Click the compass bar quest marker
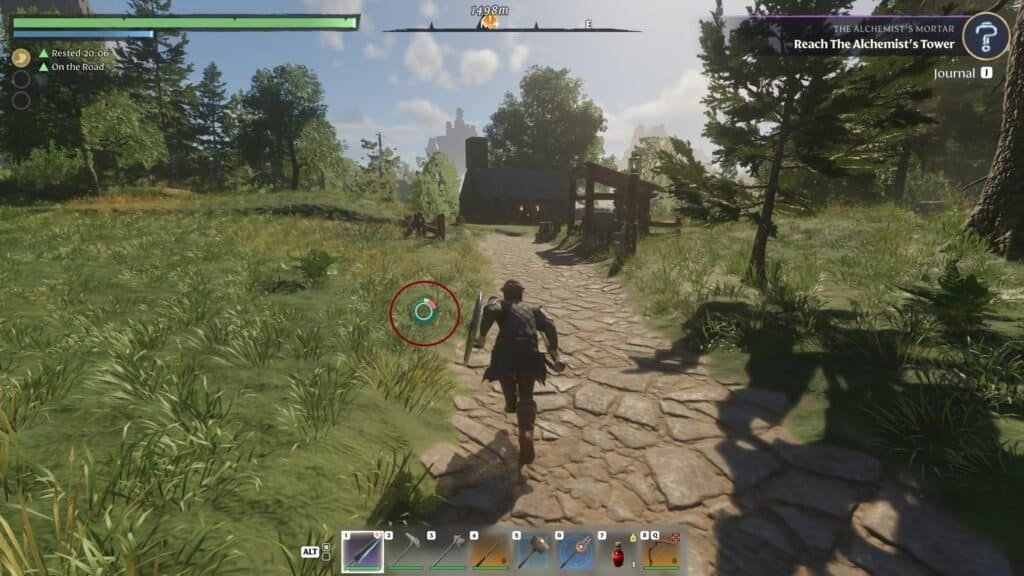Image resolution: width=1024 pixels, height=576 pixels. [x=491, y=20]
